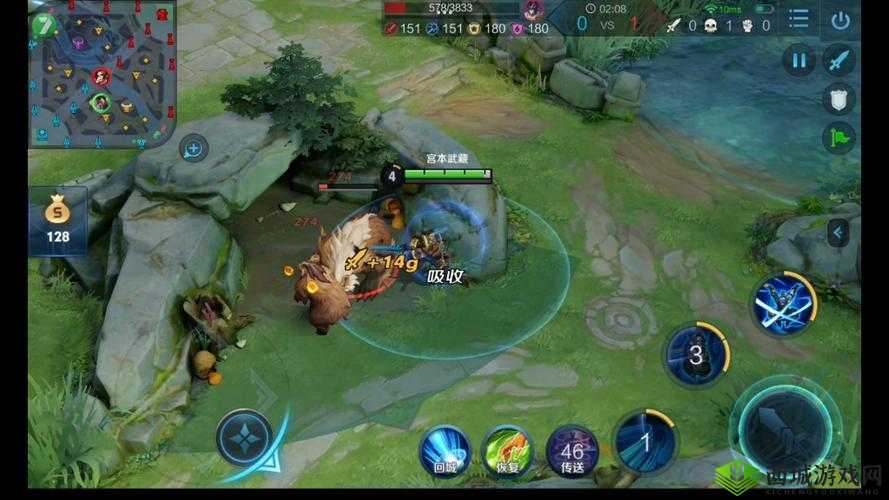This screenshot has width=889, height=500.
Task: Click the battlefield minimap
Action: pos(102,74)
